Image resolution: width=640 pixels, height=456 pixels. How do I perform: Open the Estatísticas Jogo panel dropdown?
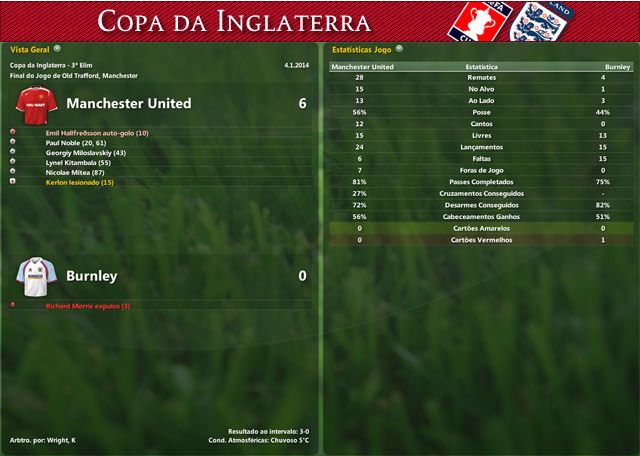(x=400, y=48)
